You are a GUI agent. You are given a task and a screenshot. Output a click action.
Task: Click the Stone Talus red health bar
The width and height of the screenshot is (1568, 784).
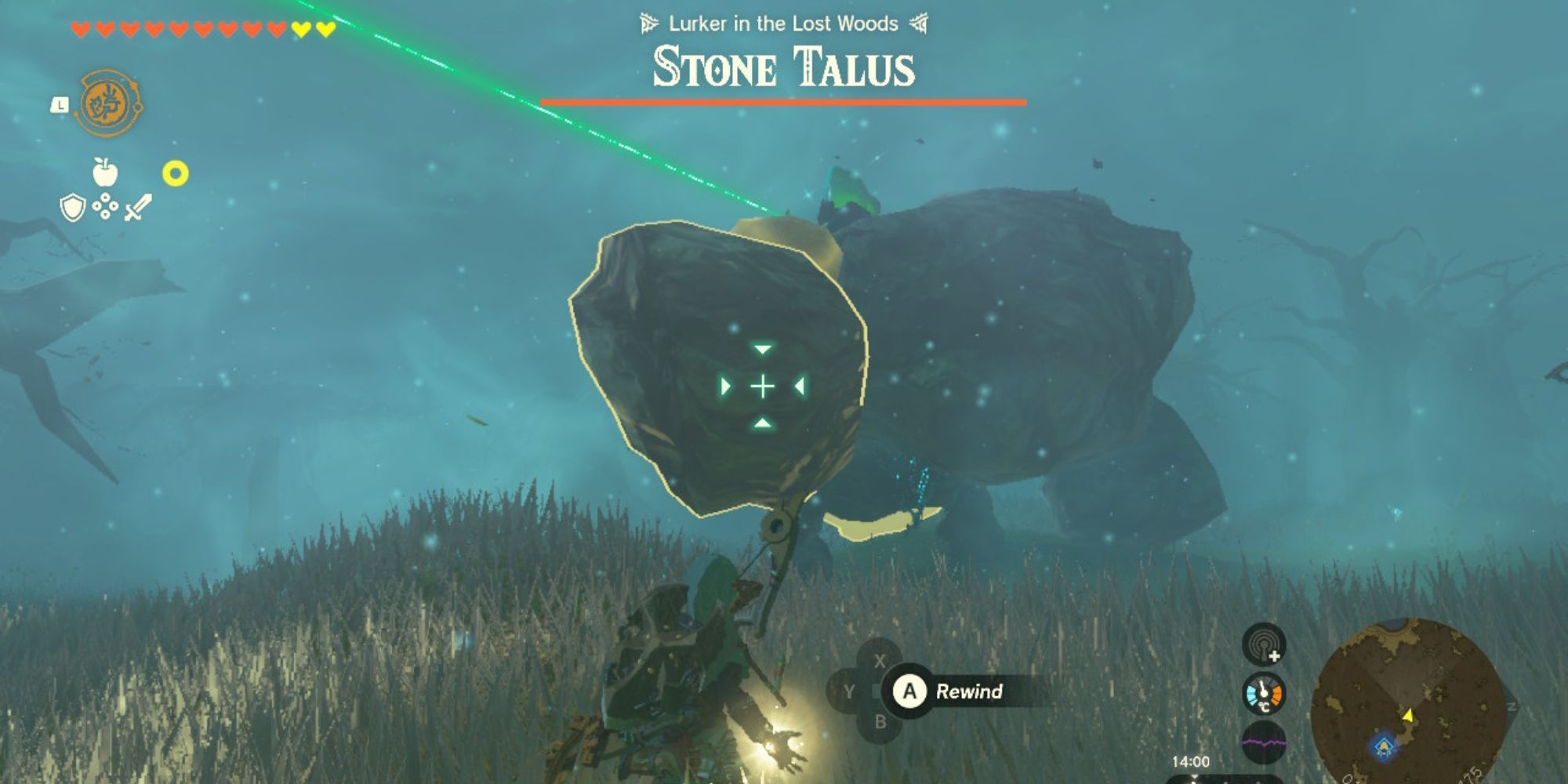click(x=784, y=100)
